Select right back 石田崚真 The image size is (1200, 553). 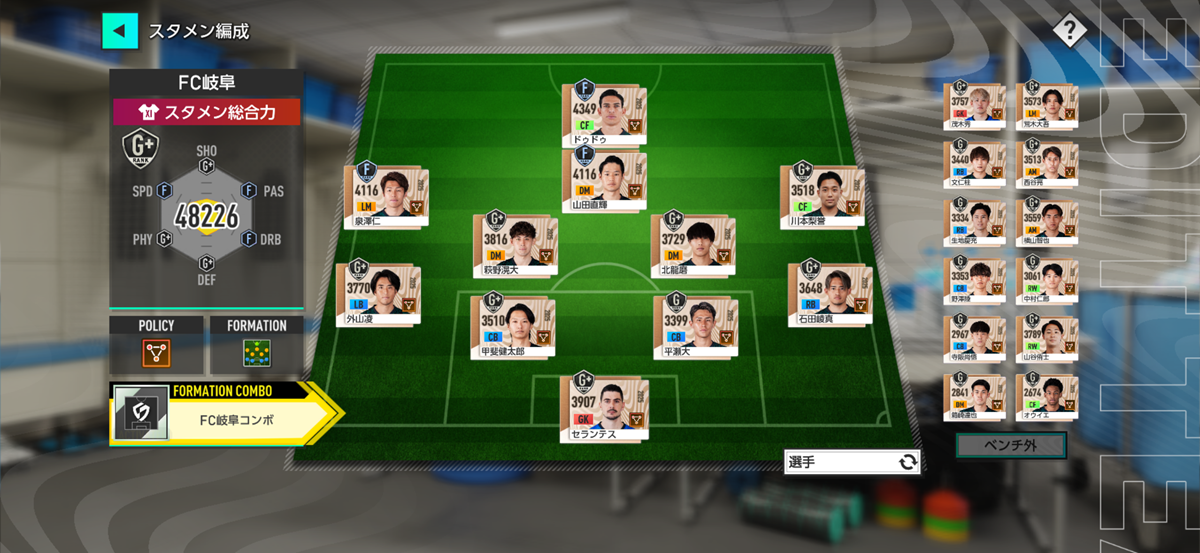click(829, 294)
